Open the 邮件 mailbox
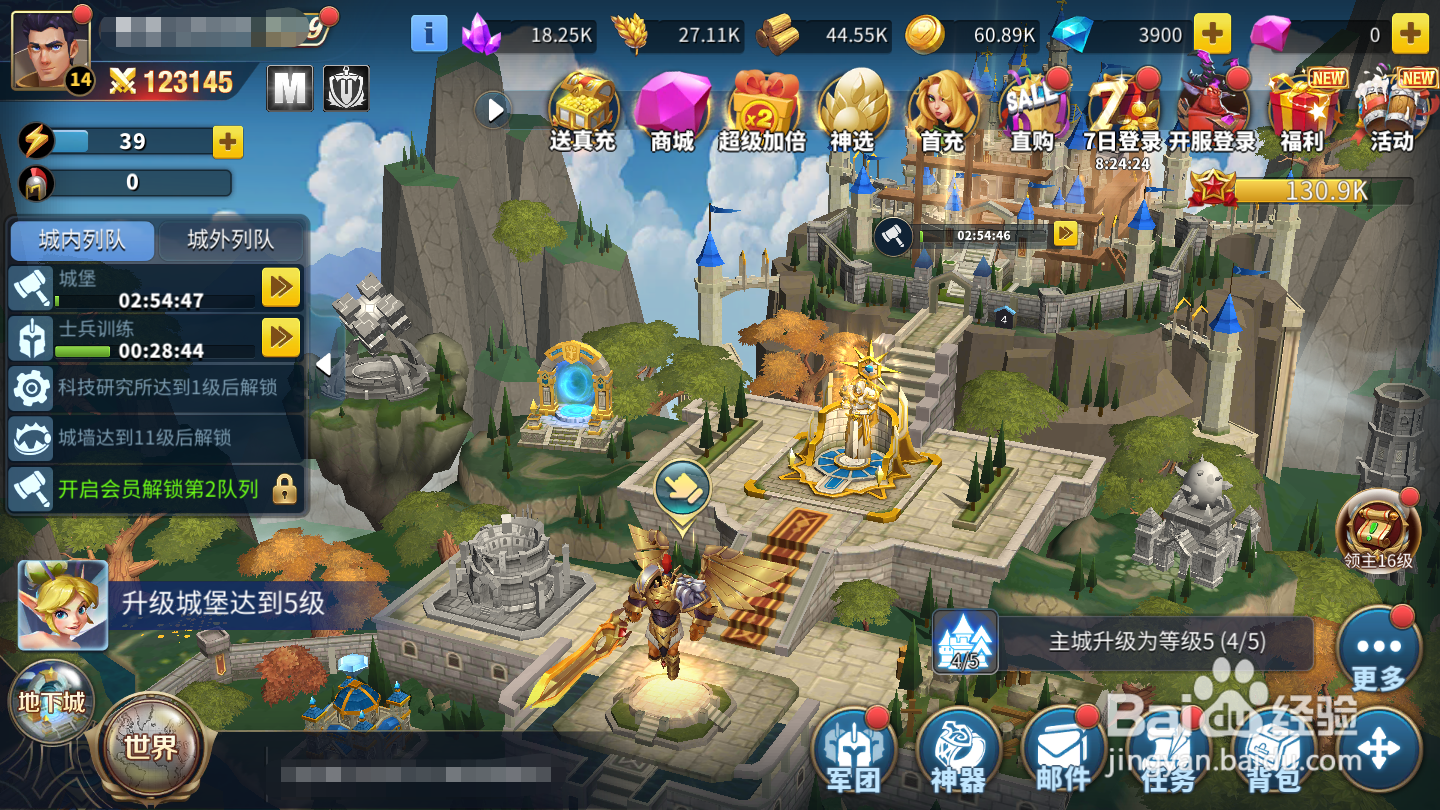This screenshot has height=810, width=1440. pyautogui.click(x=1063, y=752)
